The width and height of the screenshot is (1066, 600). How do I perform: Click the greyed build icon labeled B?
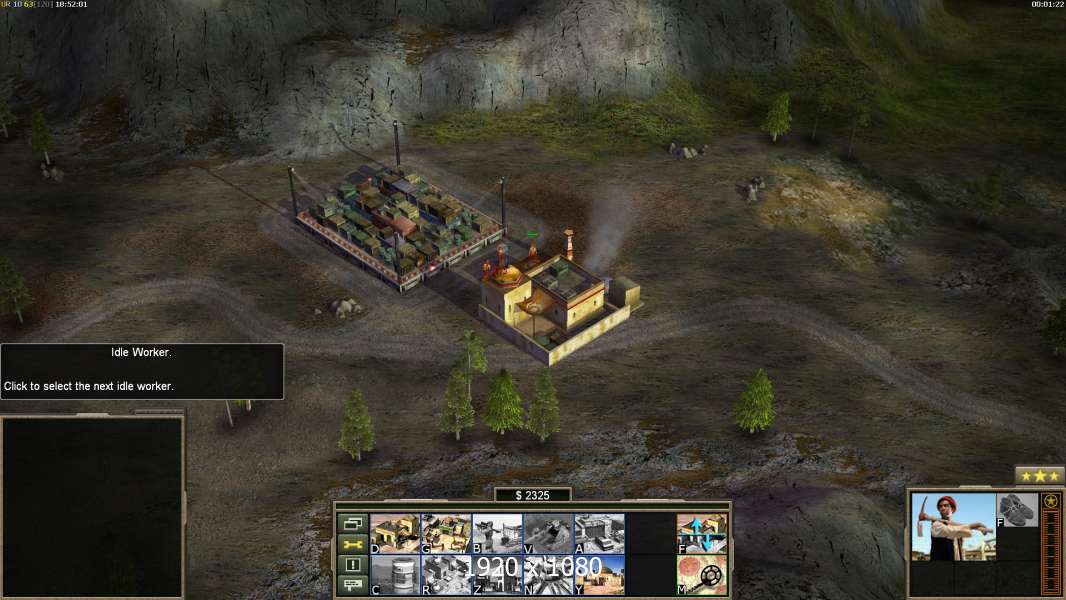pyautogui.click(x=497, y=533)
